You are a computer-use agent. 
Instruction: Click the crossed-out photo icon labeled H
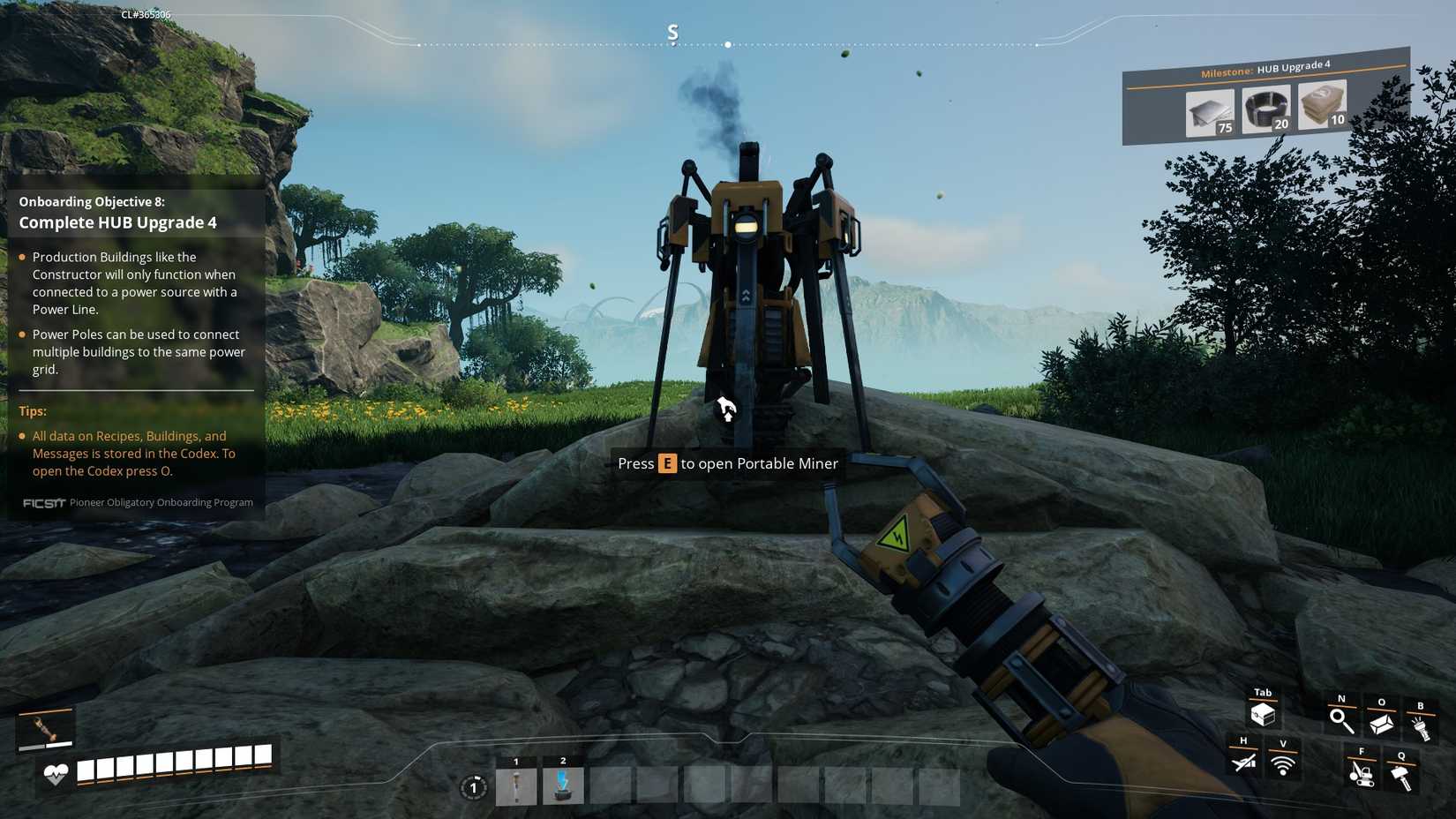click(x=1243, y=764)
